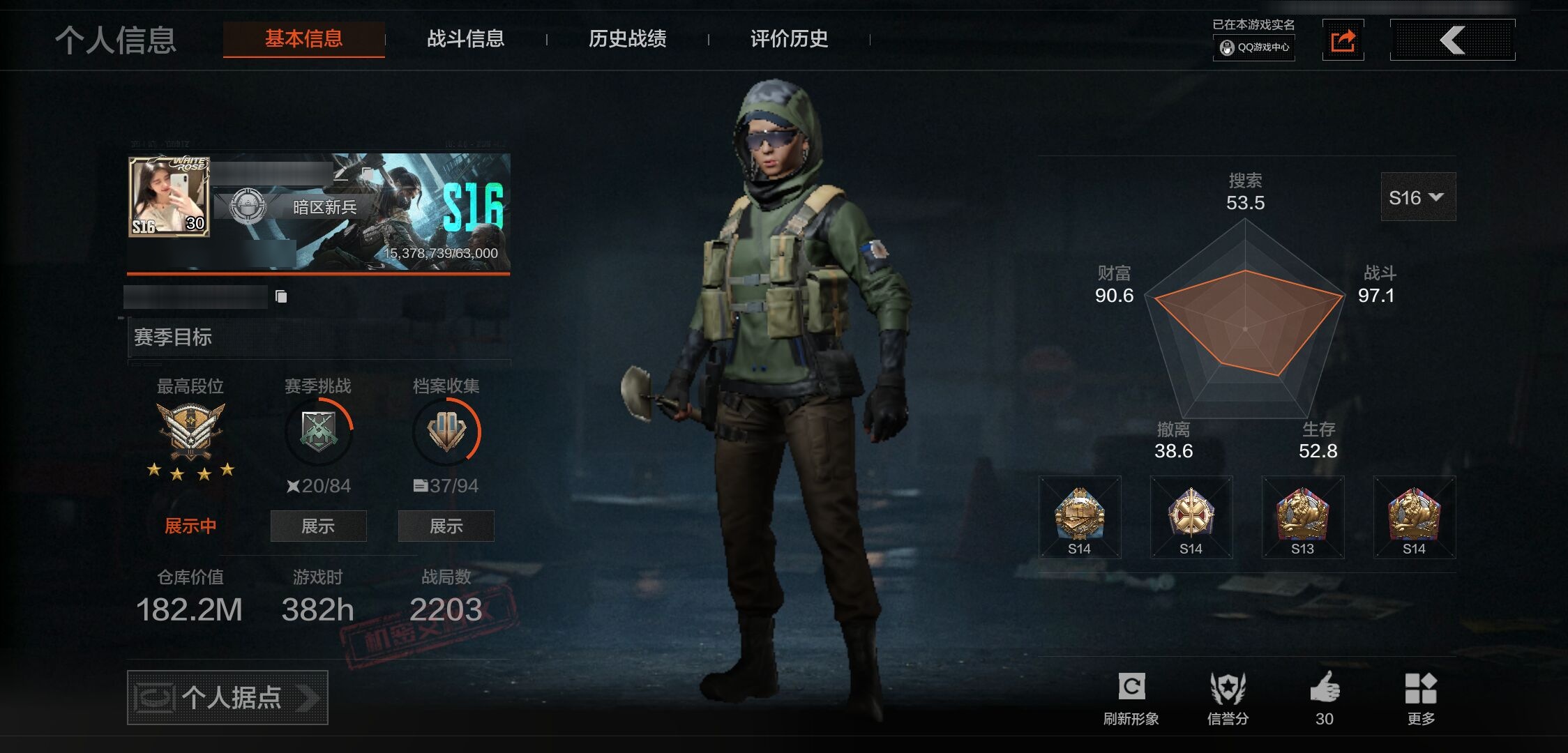1568x753 pixels.
Task: Click the 刷新形象 refresh icon
Action: [1131, 688]
